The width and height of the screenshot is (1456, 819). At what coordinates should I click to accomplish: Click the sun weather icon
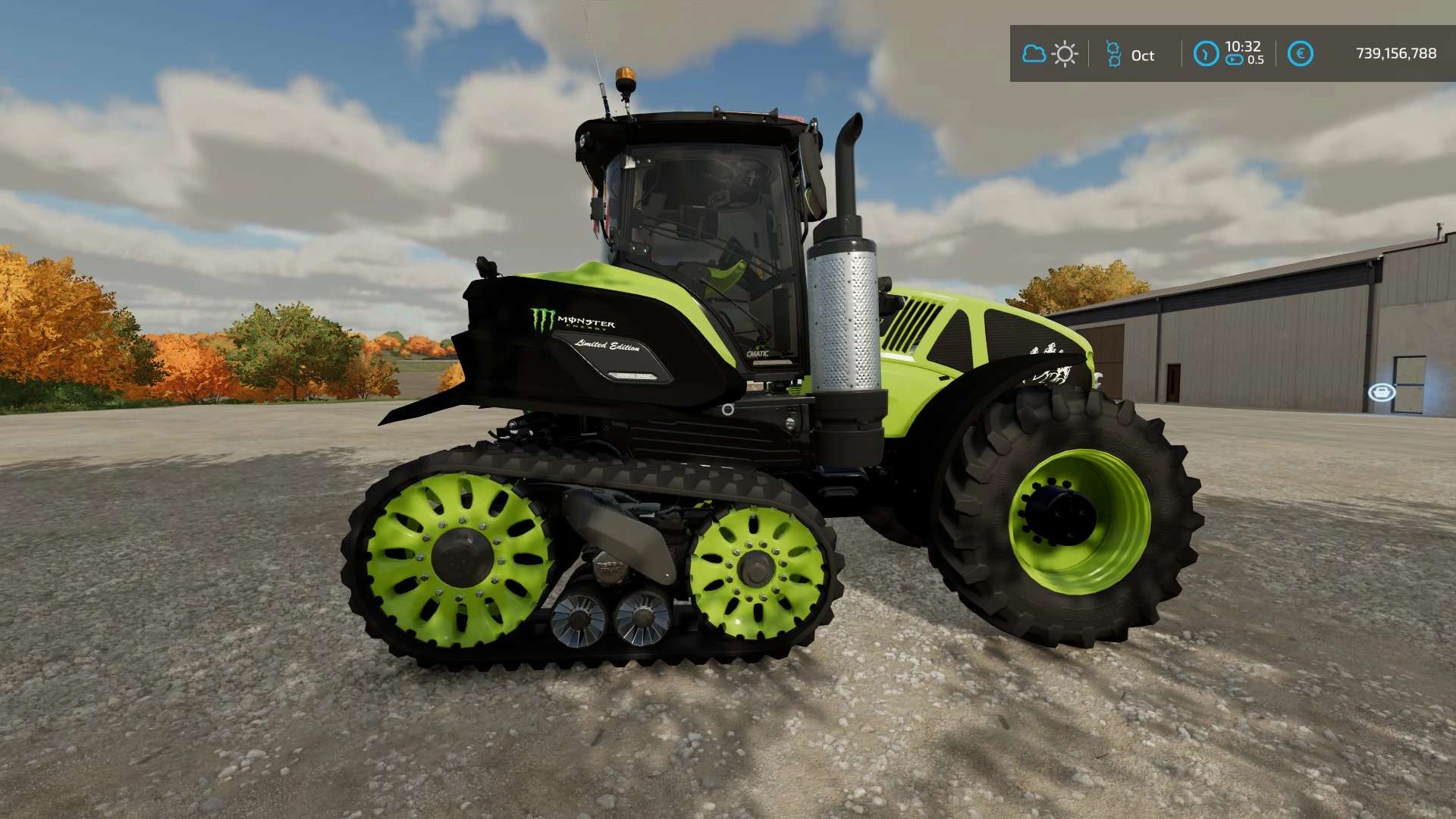(x=1065, y=54)
